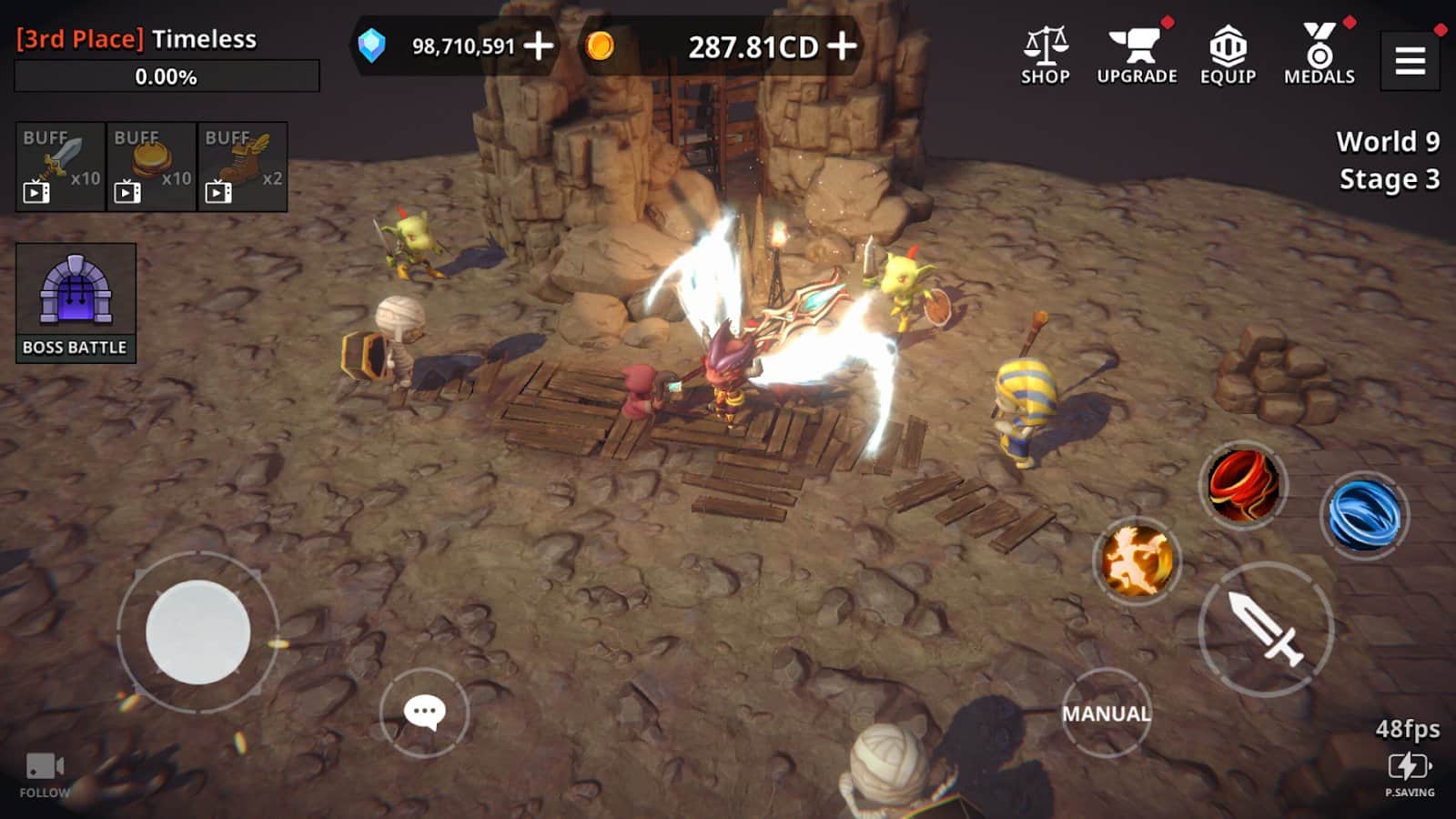Use the blue vortex skill
Image resolution: width=1456 pixels, height=819 pixels.
1363,515
